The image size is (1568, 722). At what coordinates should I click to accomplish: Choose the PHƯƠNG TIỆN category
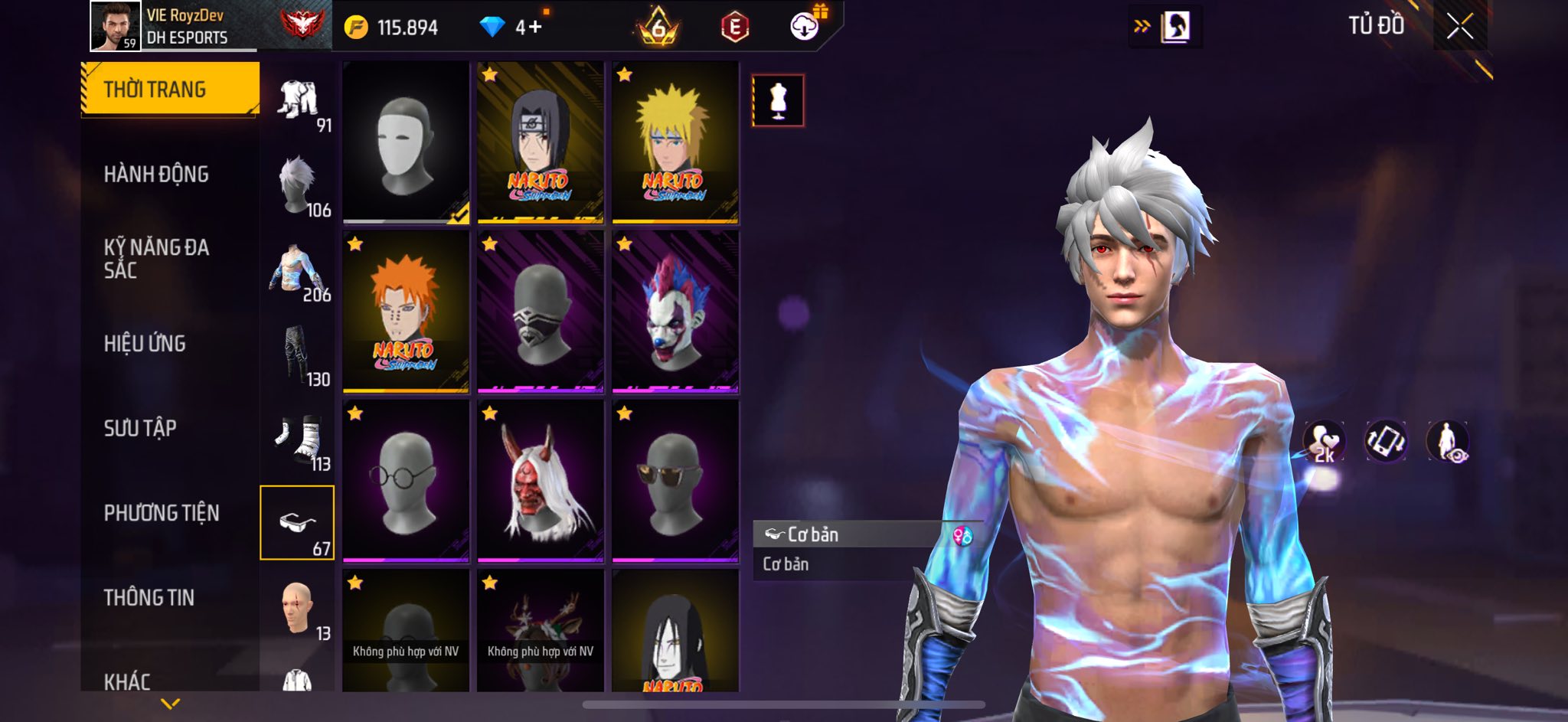pyautogui.click(x=162, y=513)
